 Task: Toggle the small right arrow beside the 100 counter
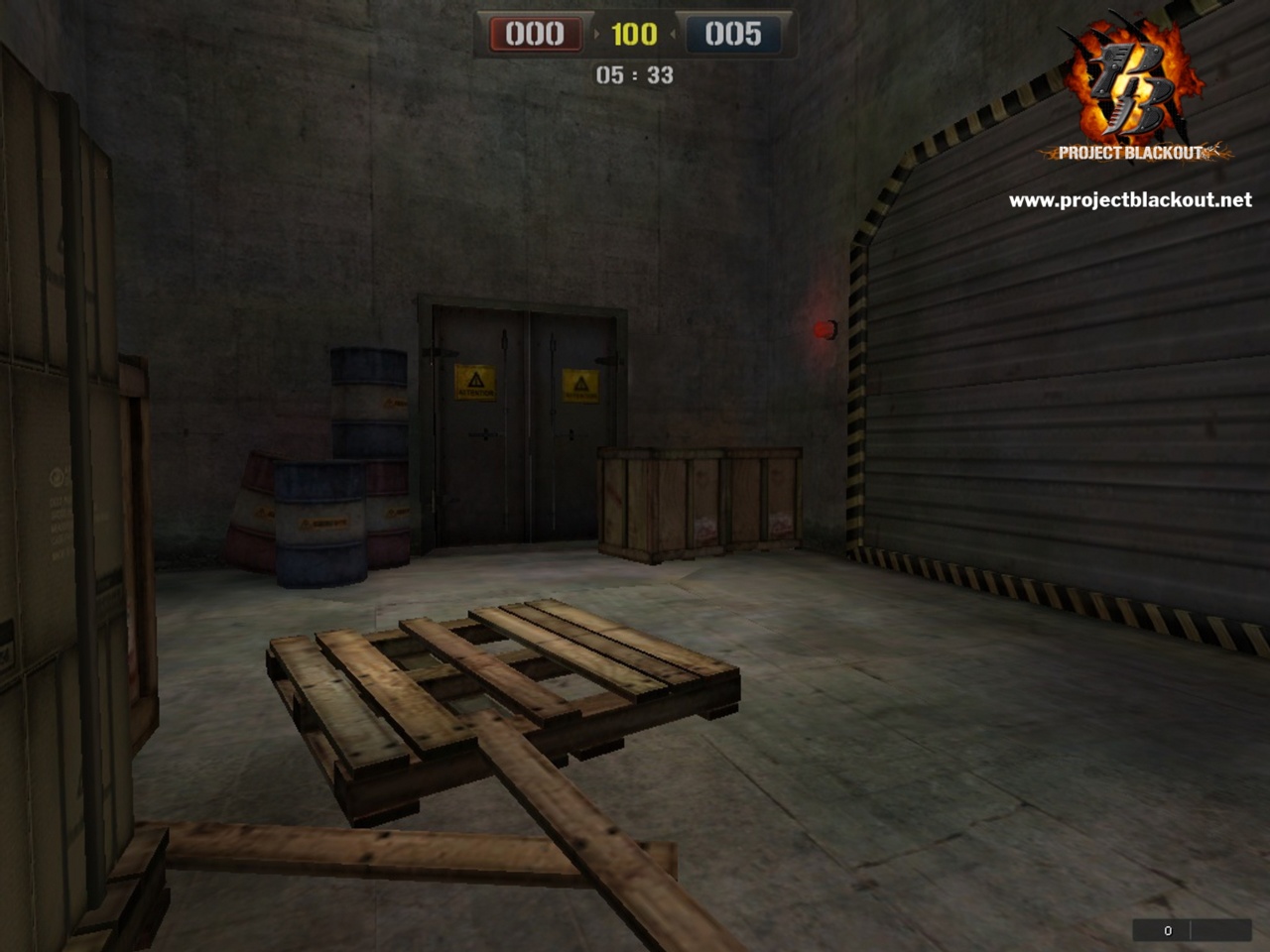674,33
